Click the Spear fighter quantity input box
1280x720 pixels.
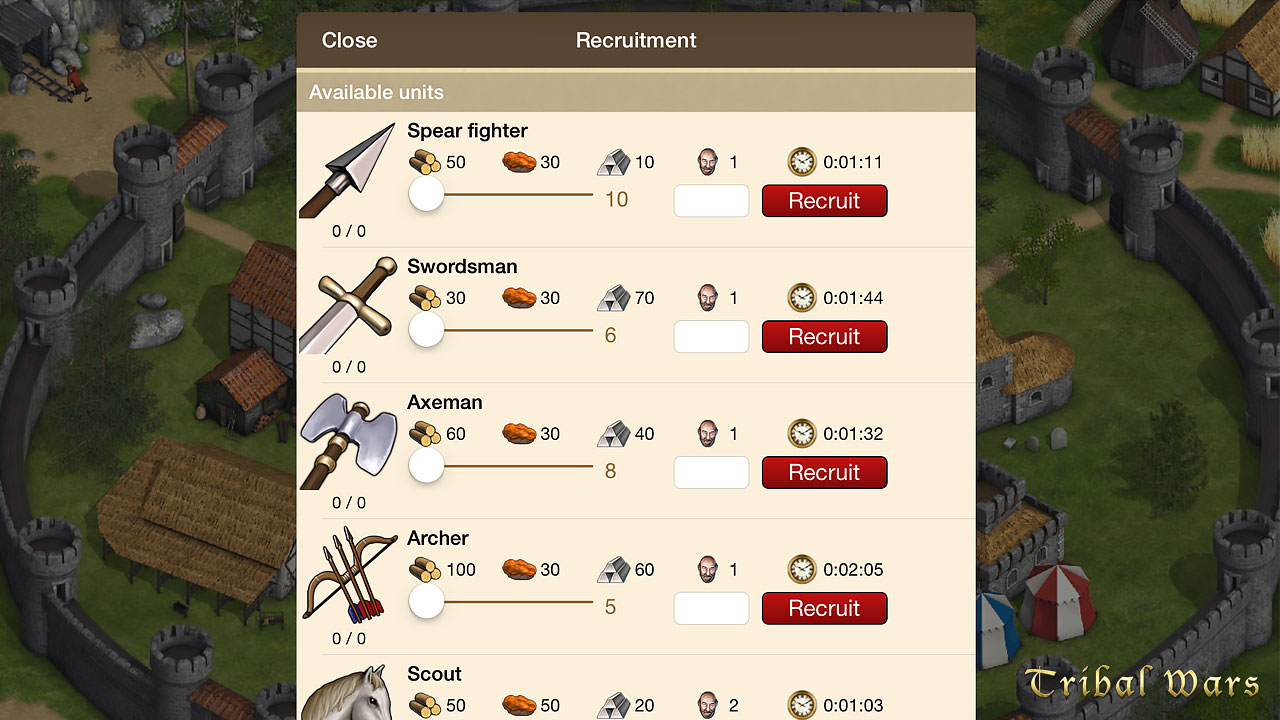pos(711,201)
